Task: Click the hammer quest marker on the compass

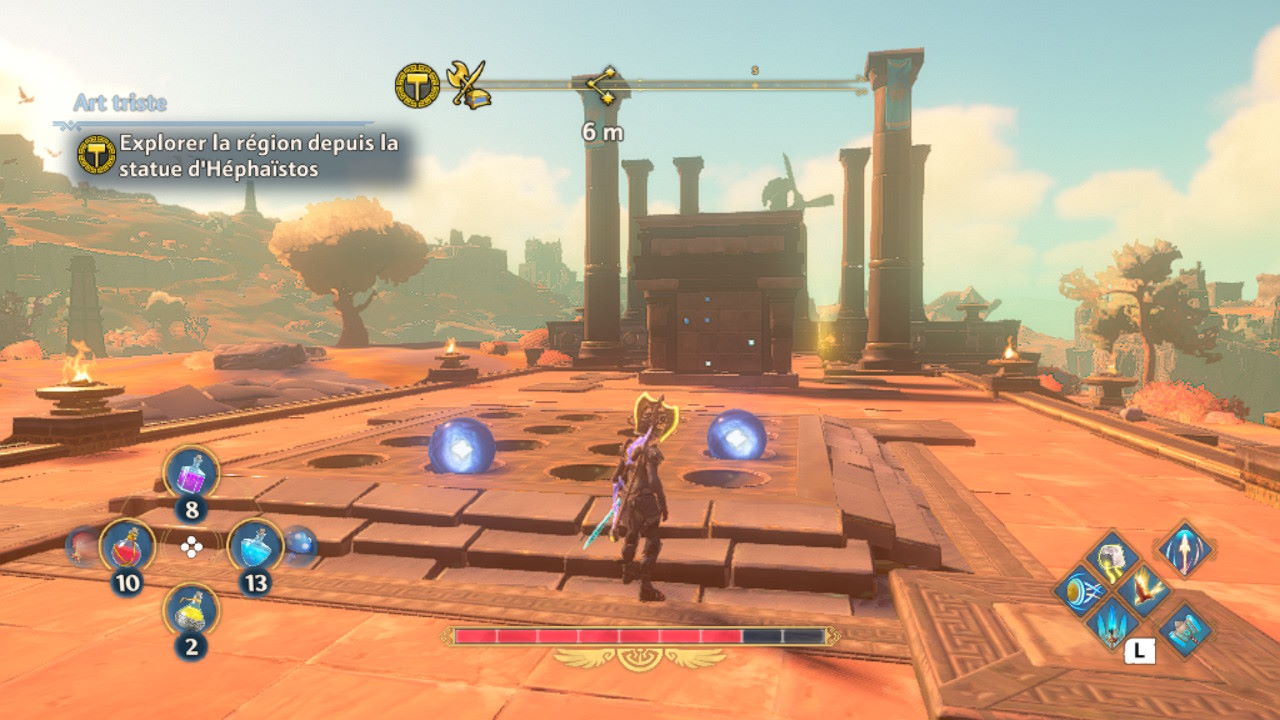Action: (x=417, y=86)
